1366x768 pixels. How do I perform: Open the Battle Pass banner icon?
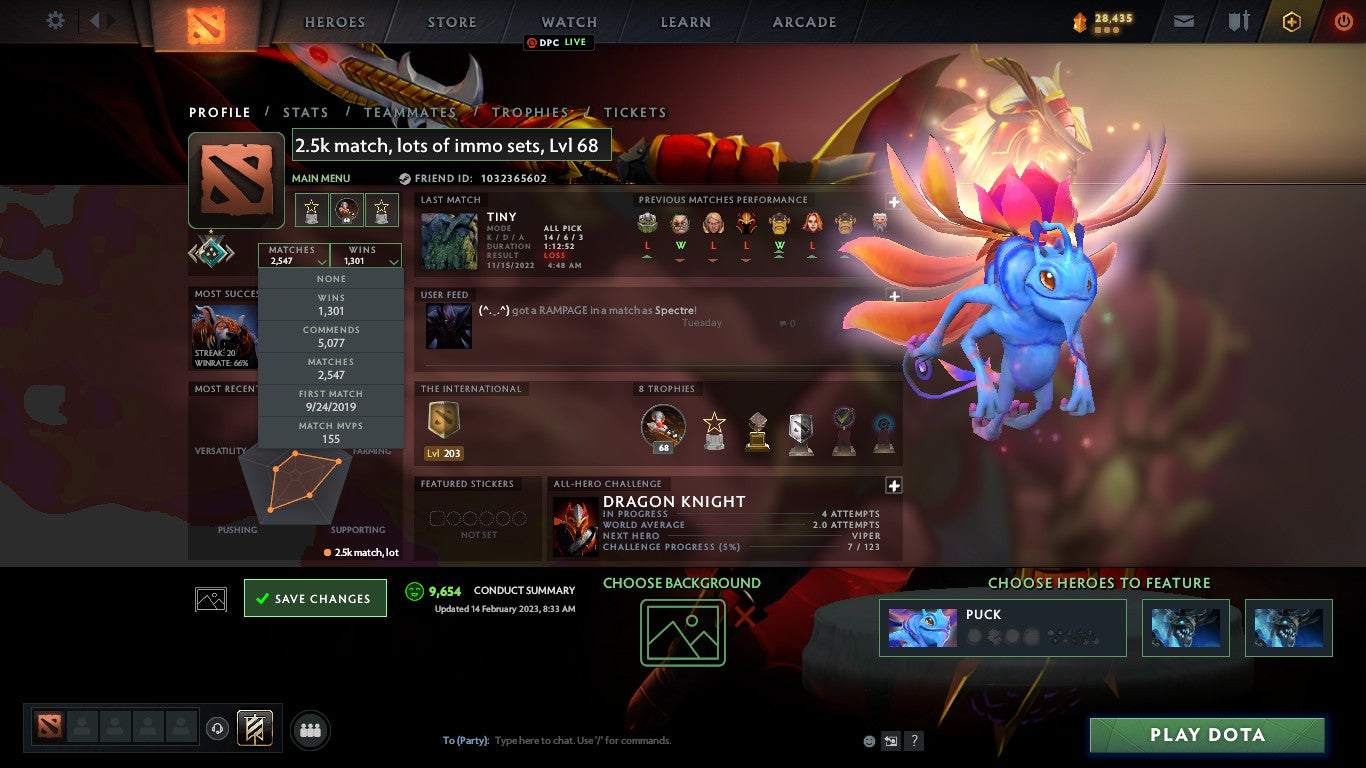pos(255,727)
